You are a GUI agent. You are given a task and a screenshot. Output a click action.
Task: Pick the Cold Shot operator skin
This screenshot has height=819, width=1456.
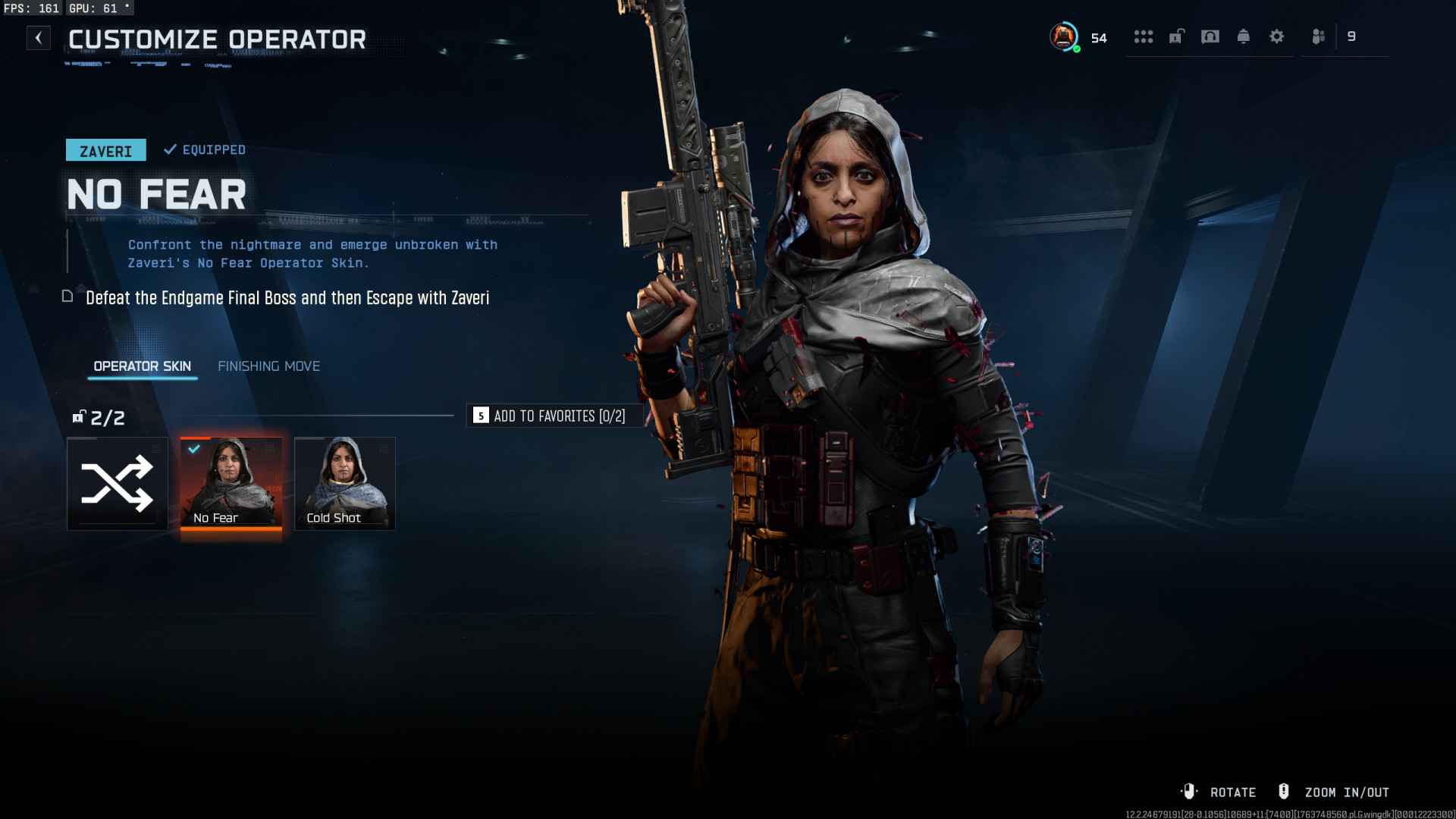(x=345, y=484)
